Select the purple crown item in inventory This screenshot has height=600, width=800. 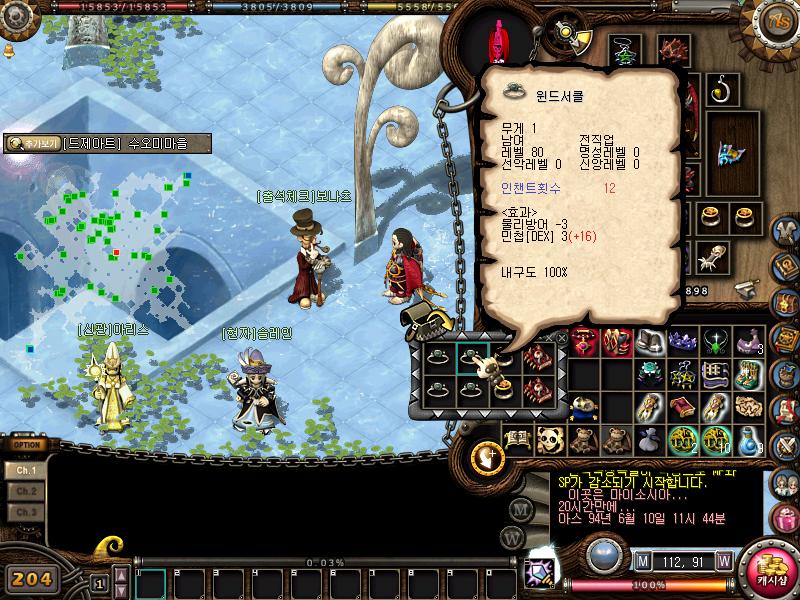coord(683,341)
